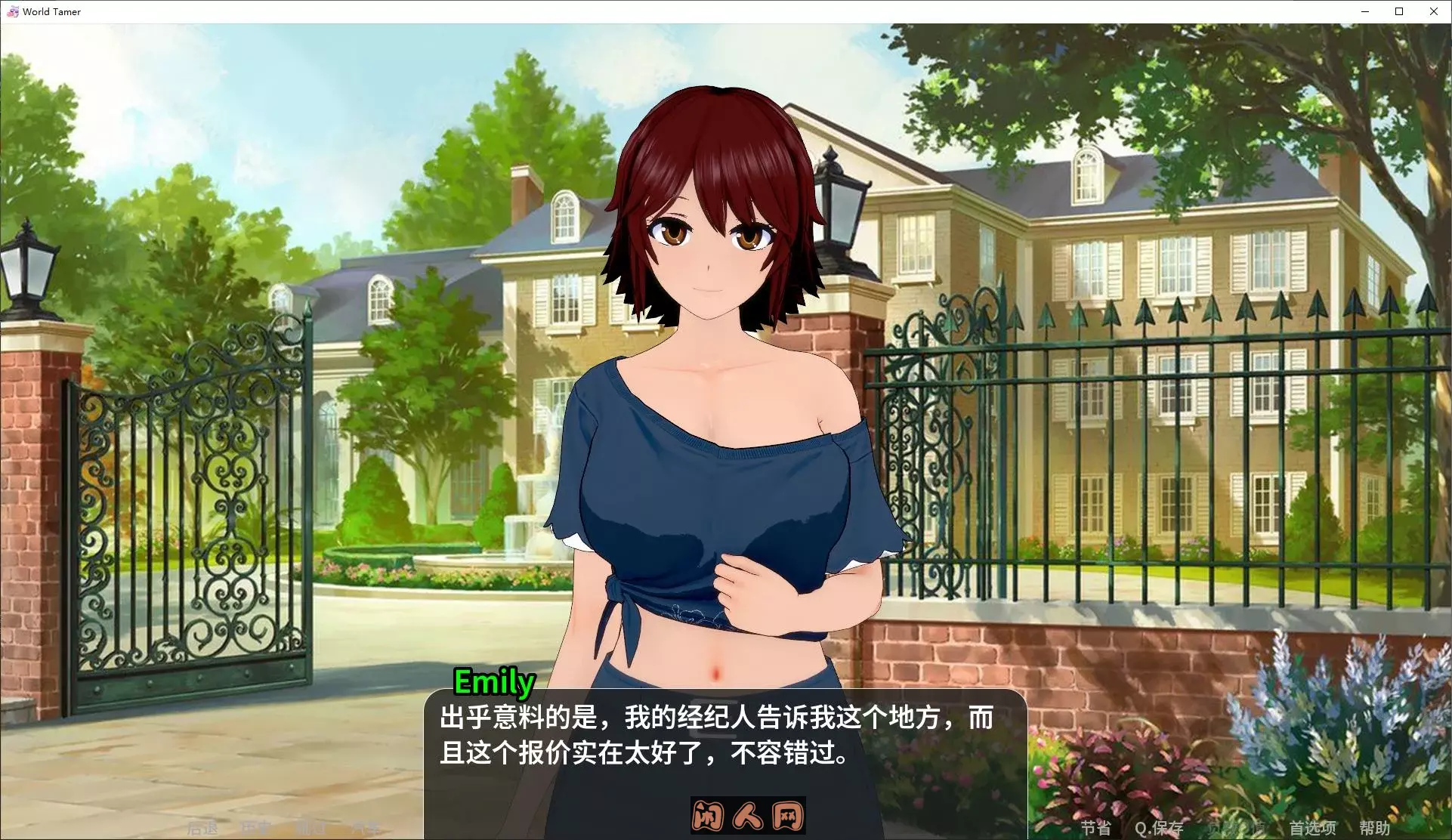Minimize the World Tamer window

[x=1364, y=11]
